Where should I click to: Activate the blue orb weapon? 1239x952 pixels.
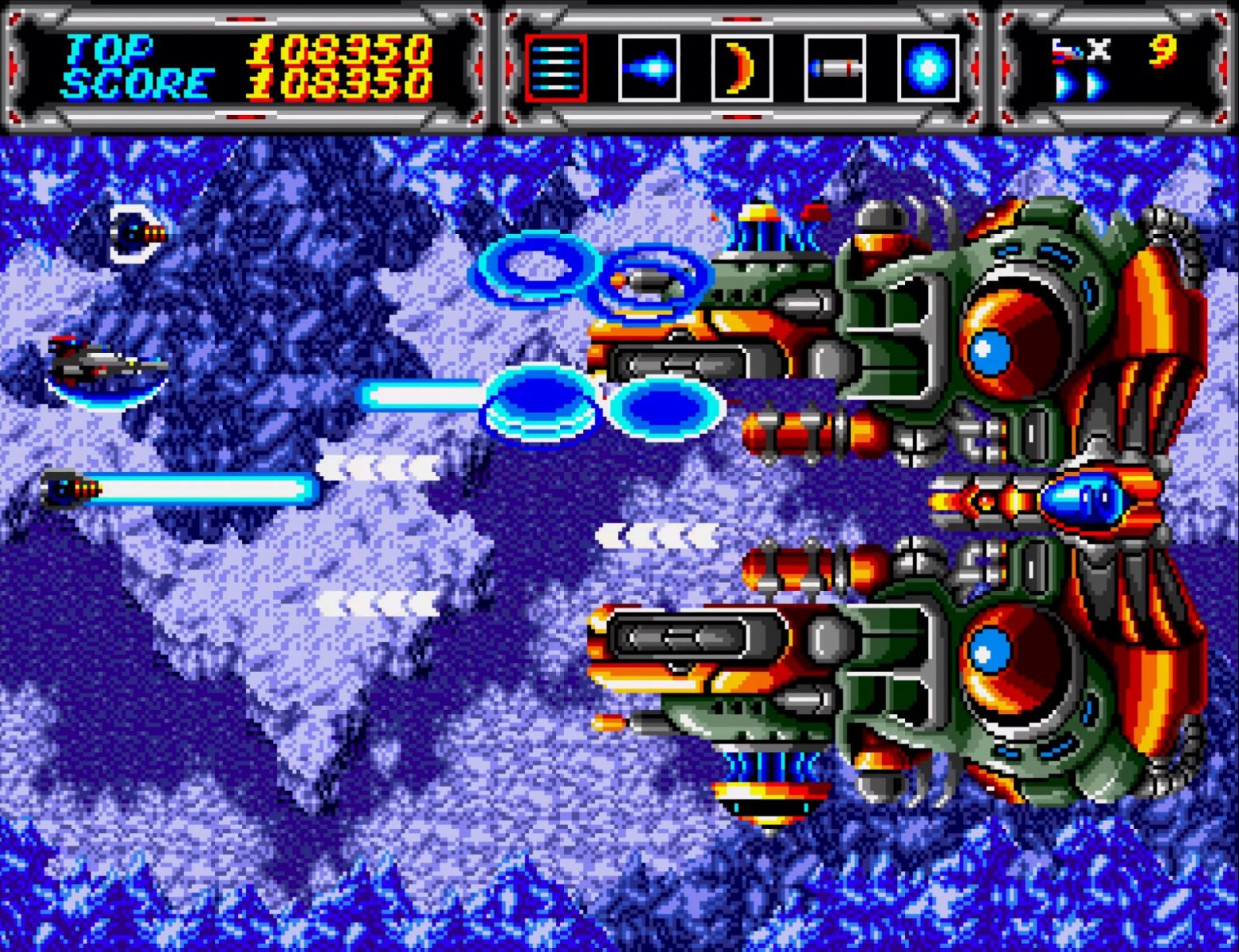(928, 68)
